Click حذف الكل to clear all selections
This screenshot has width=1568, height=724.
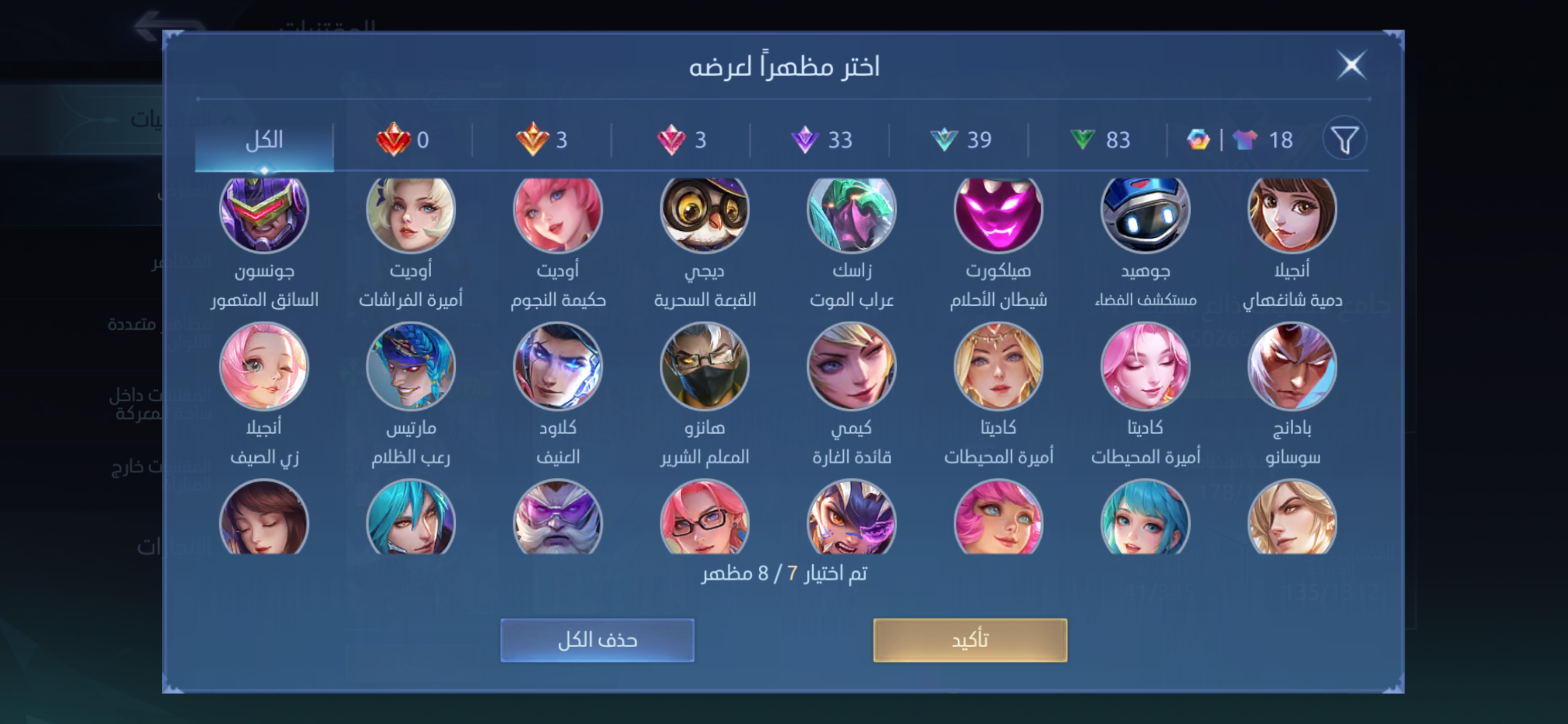[x=597, y=639]
